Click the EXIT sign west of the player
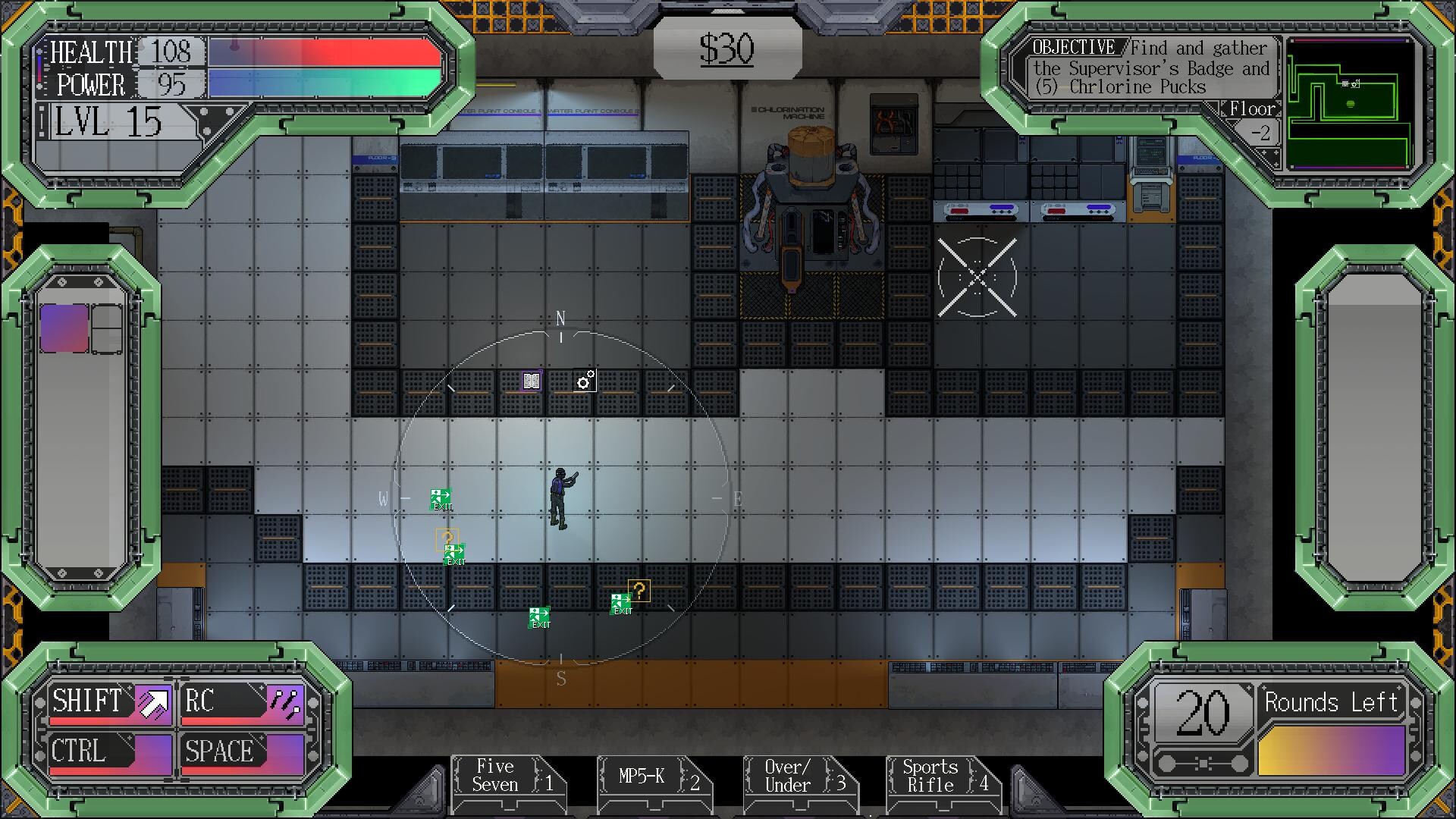 click(440, 499)
